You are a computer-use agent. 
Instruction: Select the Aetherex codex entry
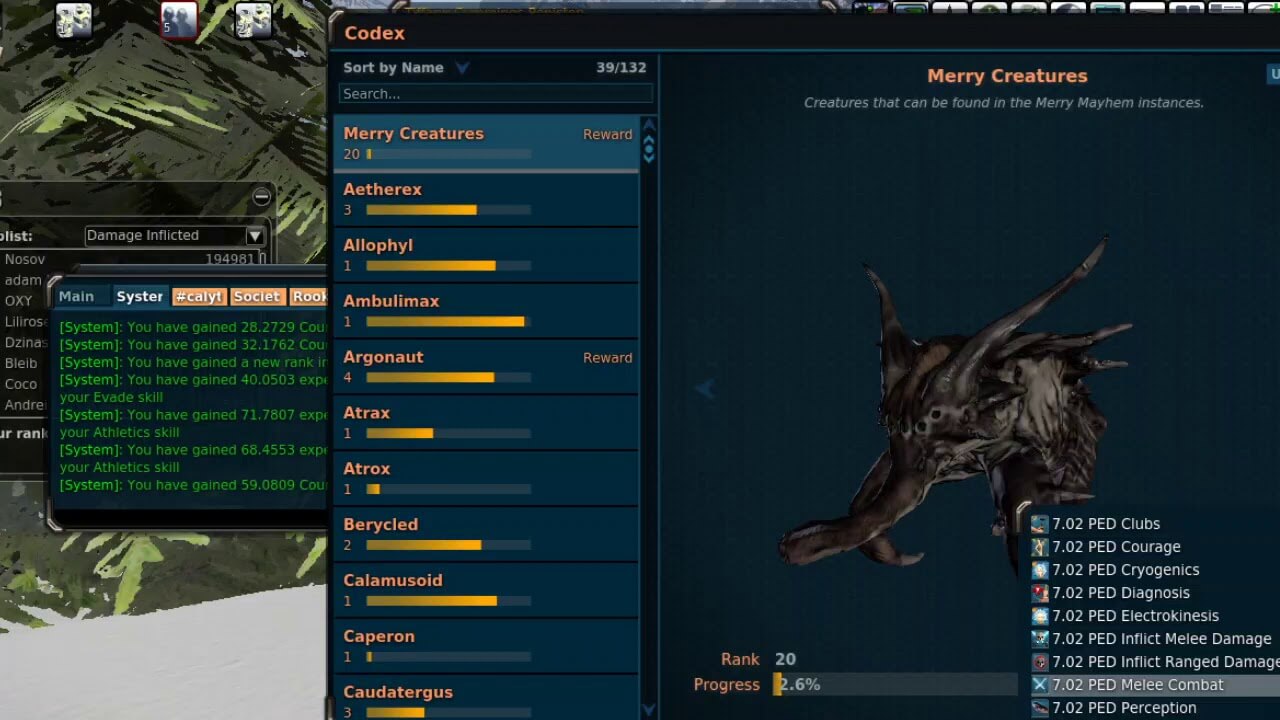(485, 198)
